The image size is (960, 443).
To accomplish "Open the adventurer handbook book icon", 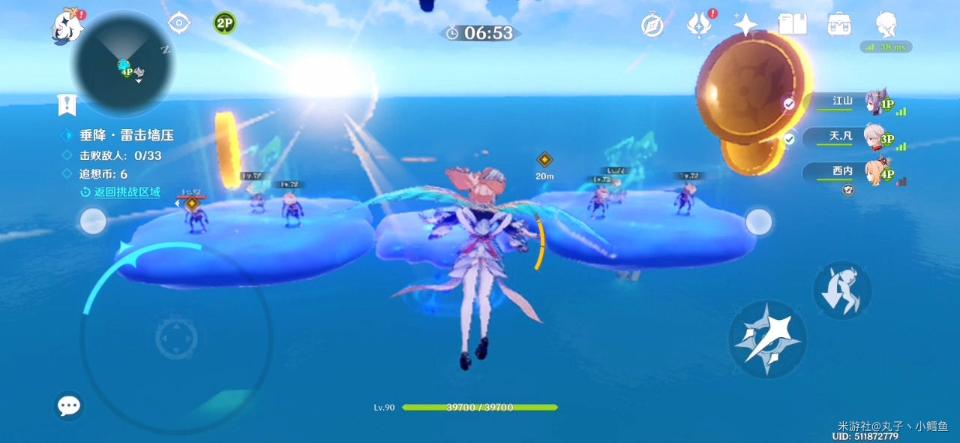I will [792, 24].
